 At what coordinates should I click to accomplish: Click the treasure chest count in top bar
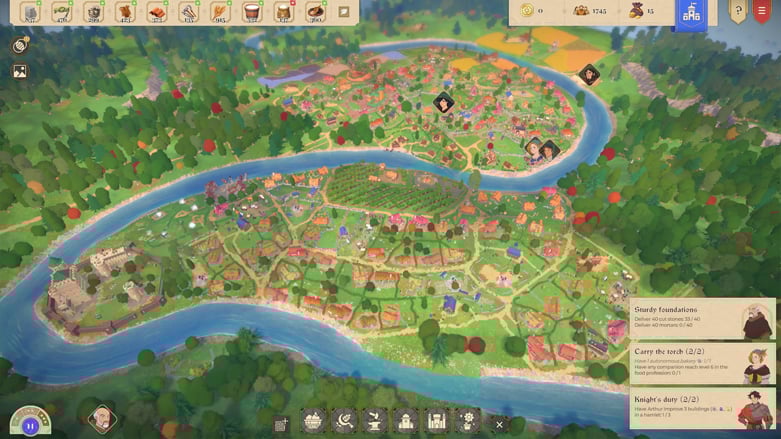pos(590,11)
